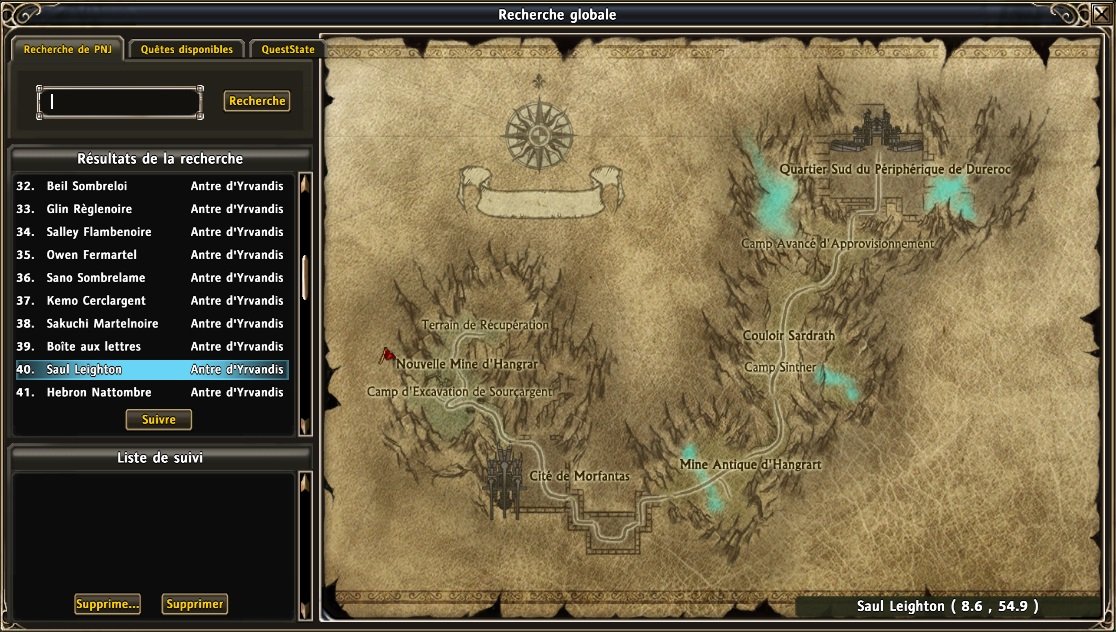
Task: Click the red flag marker on the map
Action: point(385,355)
